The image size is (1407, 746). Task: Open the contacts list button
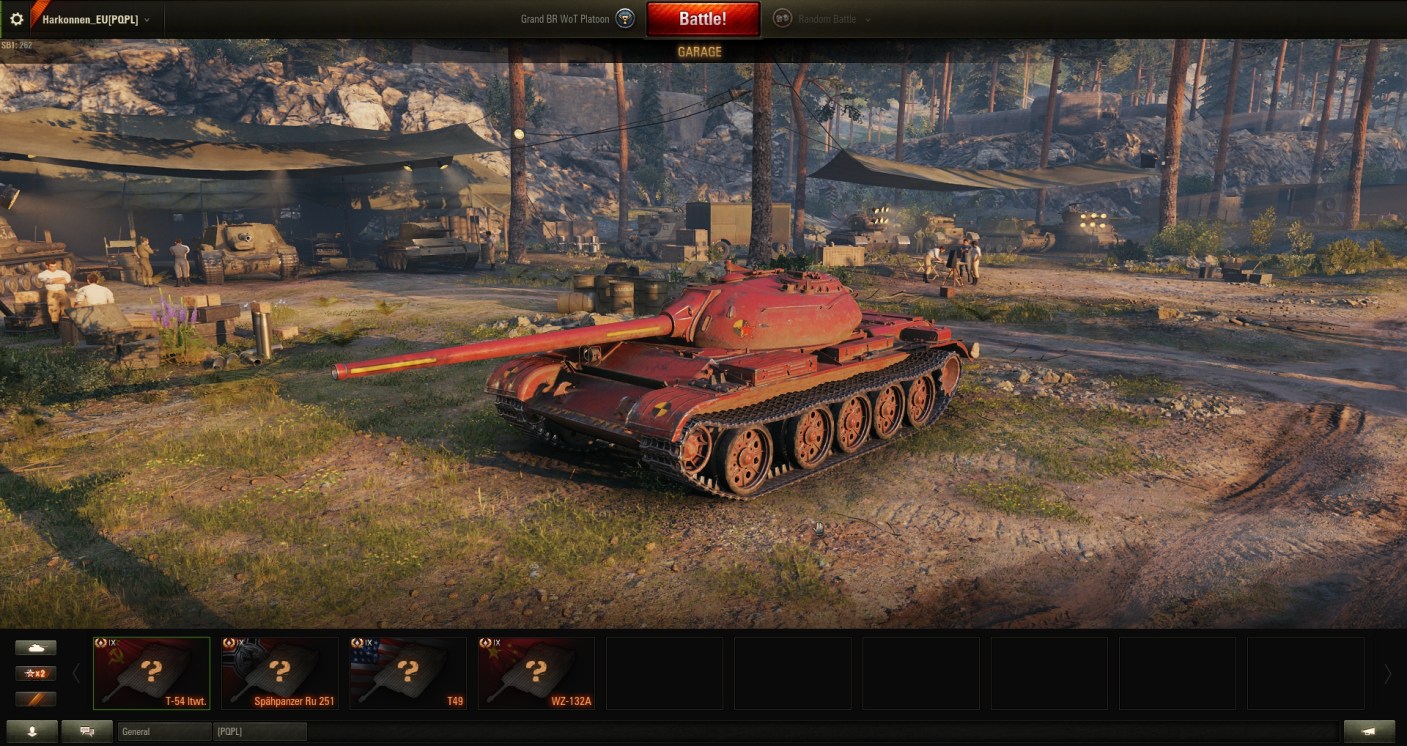click(31, 731)
